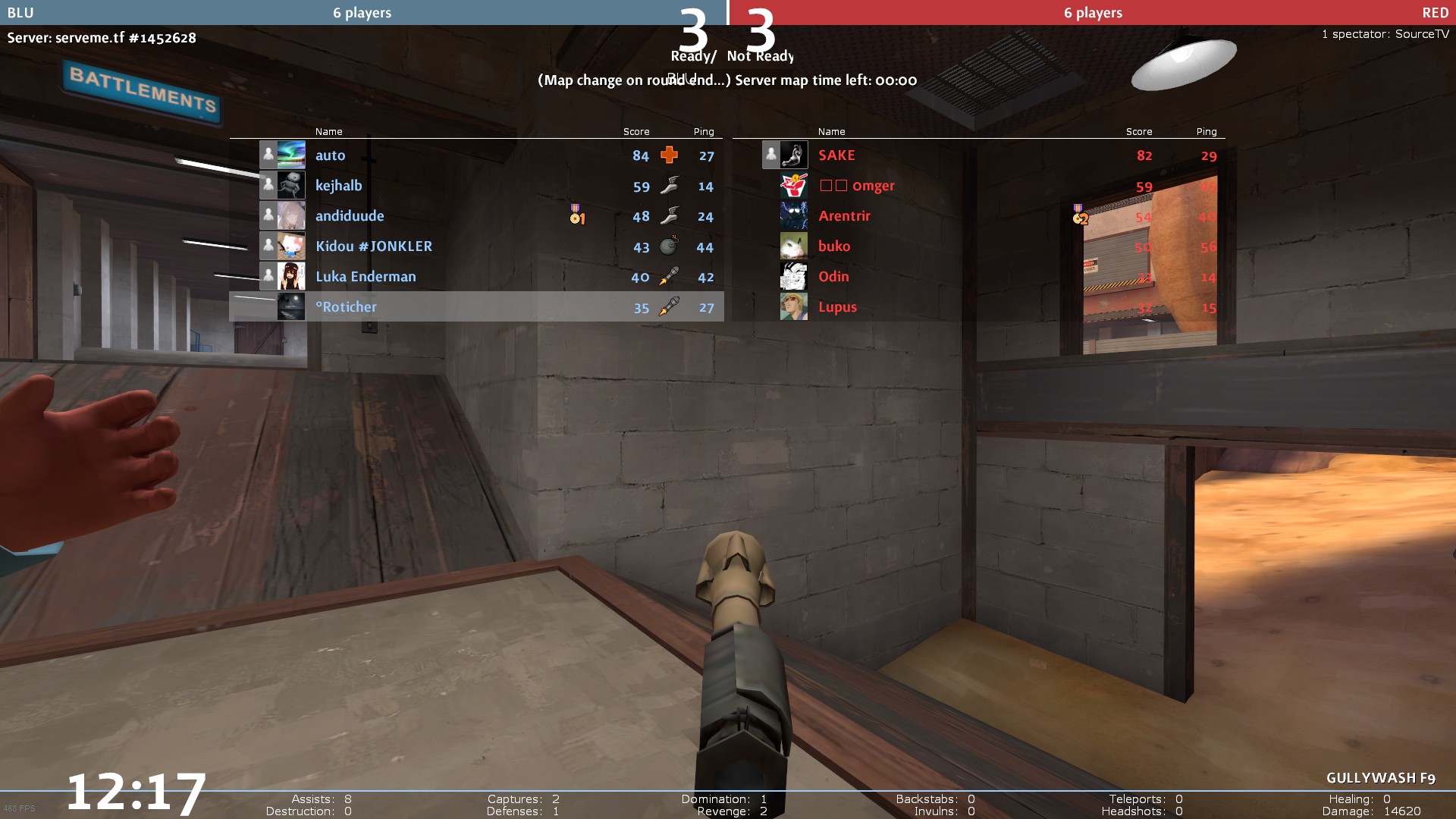This screenshot has height=819, width=1456.
Task: Click andiduude's medal badge icon
Action: (x=577, y=215)
